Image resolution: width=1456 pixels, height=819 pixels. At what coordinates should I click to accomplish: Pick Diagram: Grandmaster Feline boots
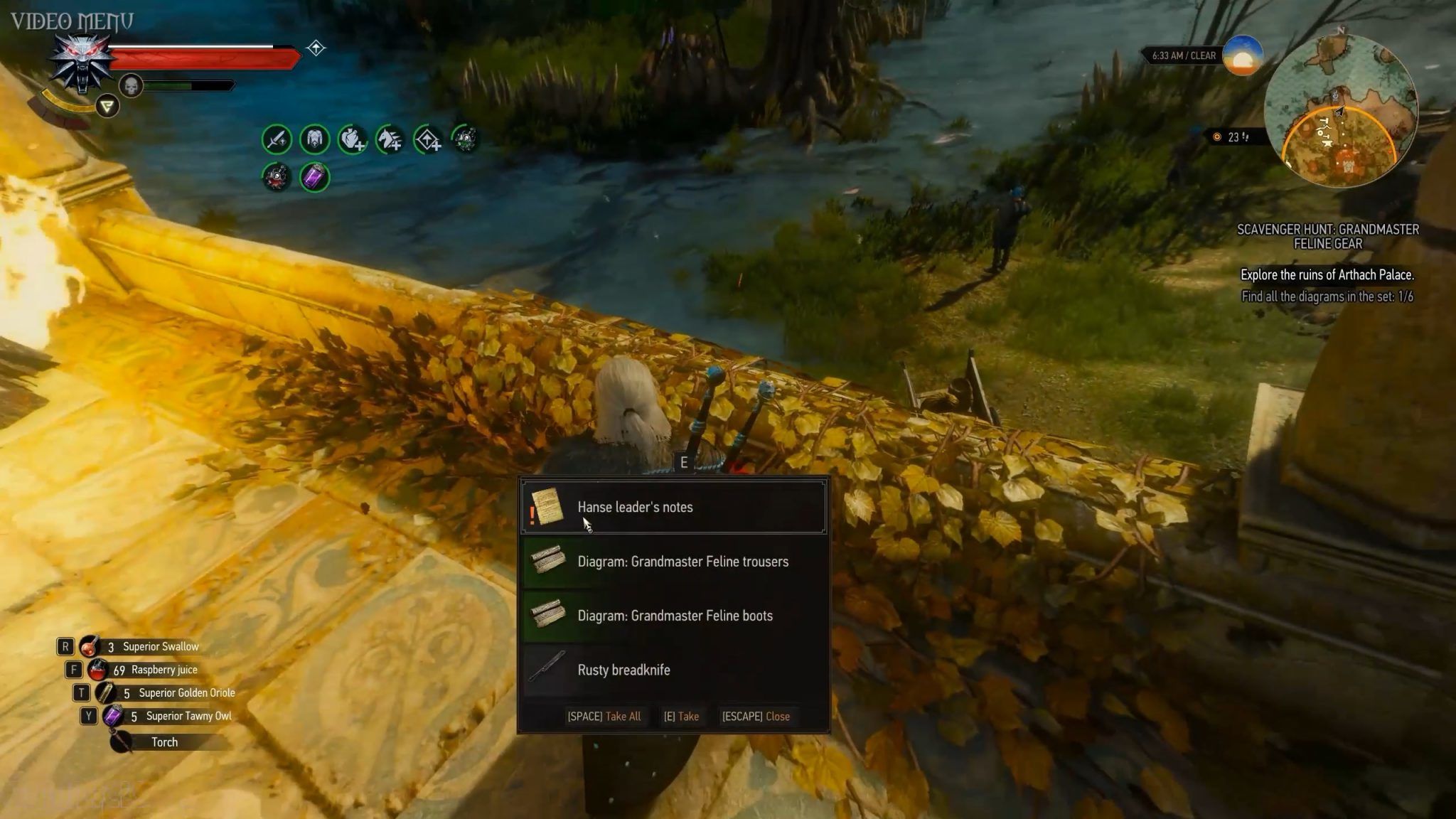click(673, 616)
